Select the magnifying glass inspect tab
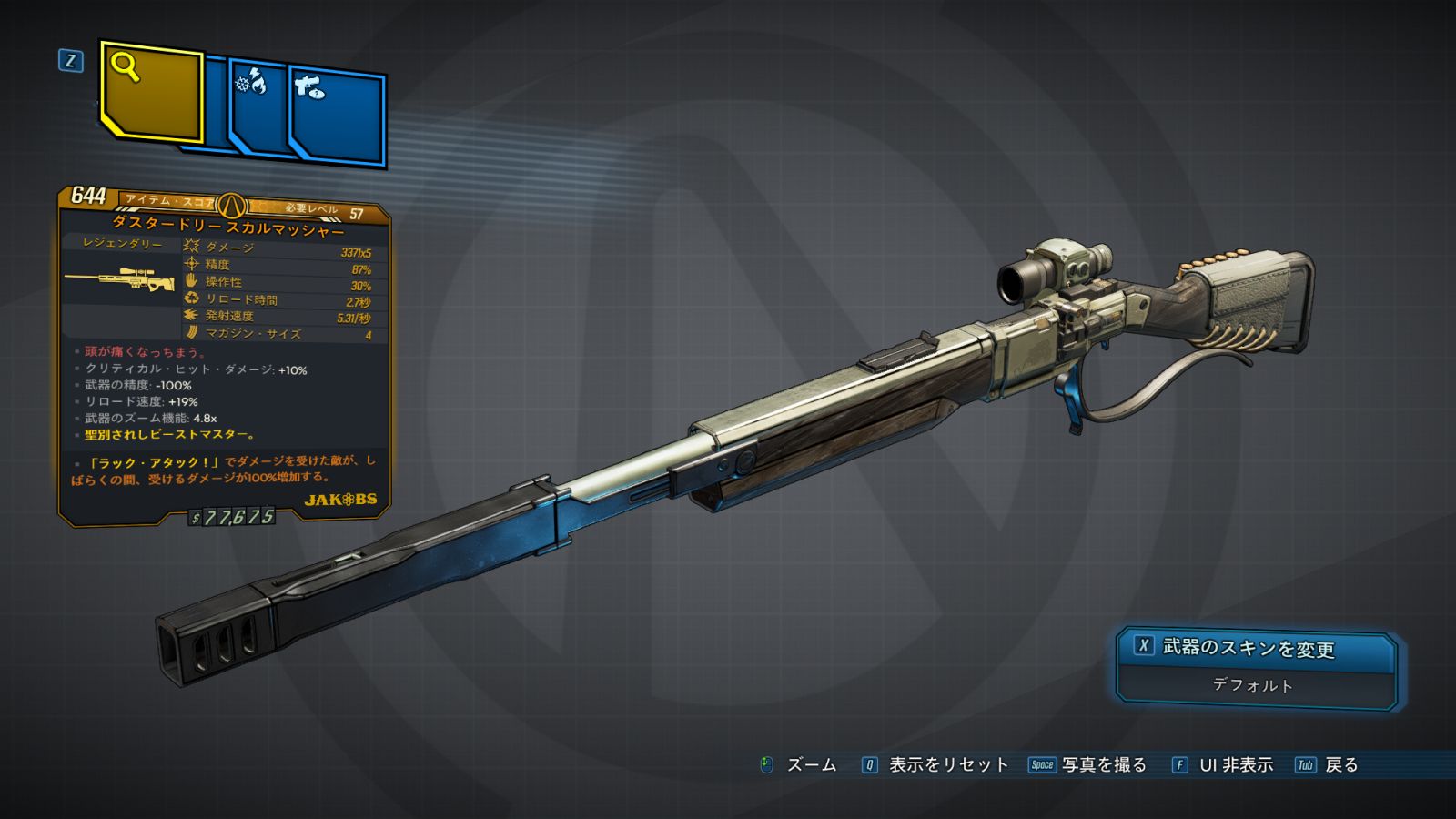Screen dimensions: 1456x819 click(151, 91)
